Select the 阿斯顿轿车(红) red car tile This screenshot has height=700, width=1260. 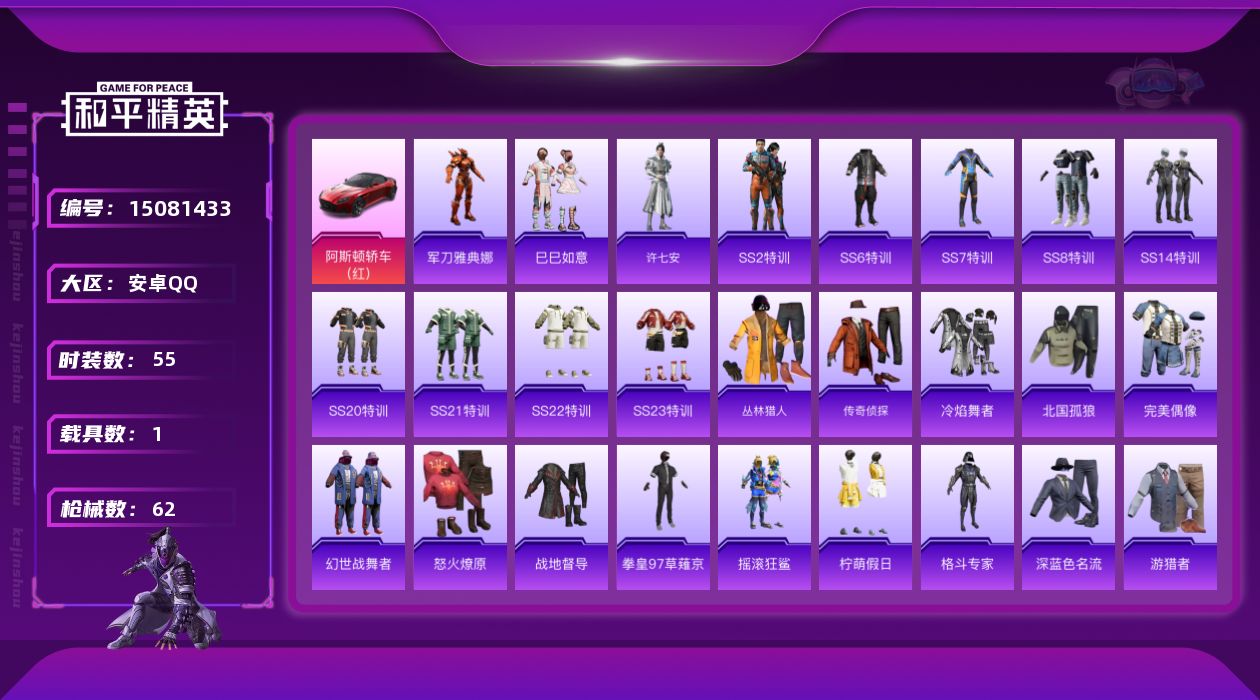point(358,211)
